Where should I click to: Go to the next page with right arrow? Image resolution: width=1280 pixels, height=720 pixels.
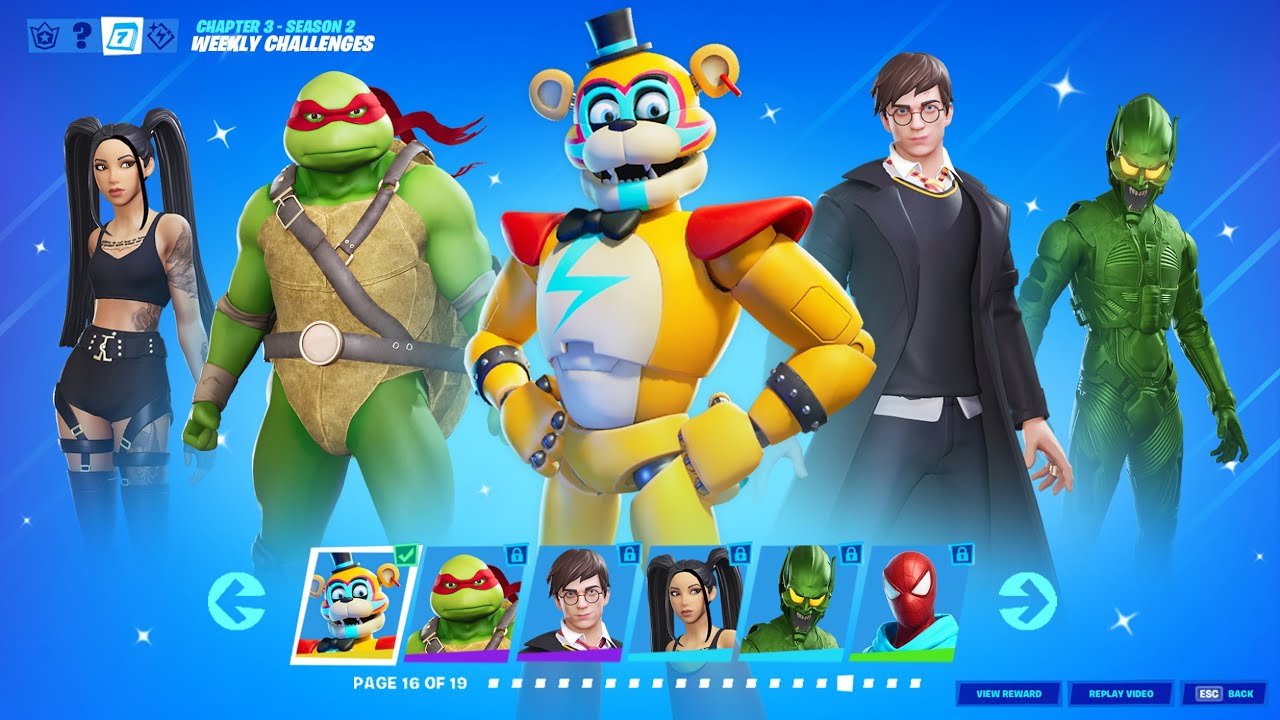pyautogui.click(x=1027, y=602)
